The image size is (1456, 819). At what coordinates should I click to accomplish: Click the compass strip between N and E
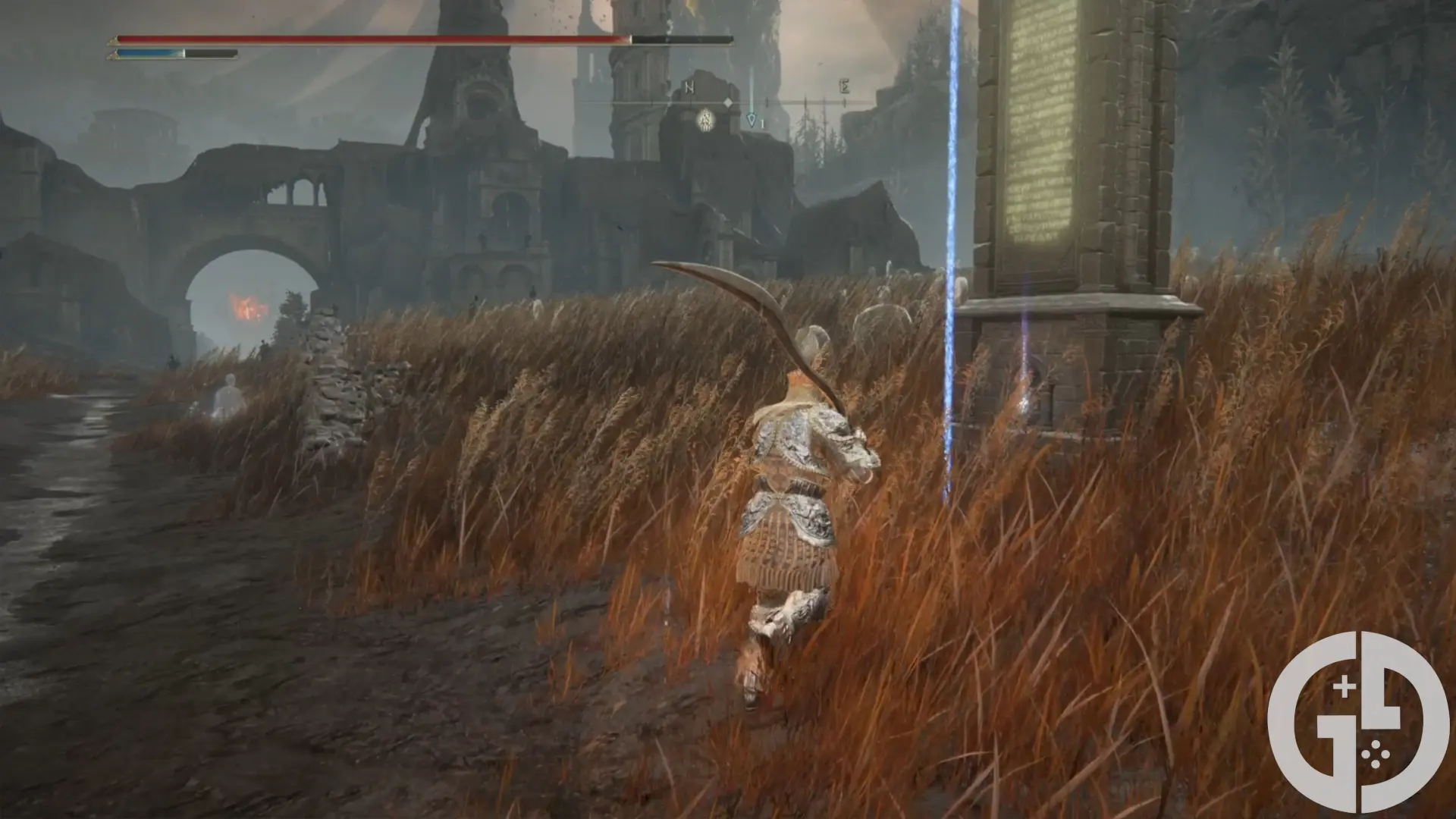pyautogui.click(x=766, y=102)
